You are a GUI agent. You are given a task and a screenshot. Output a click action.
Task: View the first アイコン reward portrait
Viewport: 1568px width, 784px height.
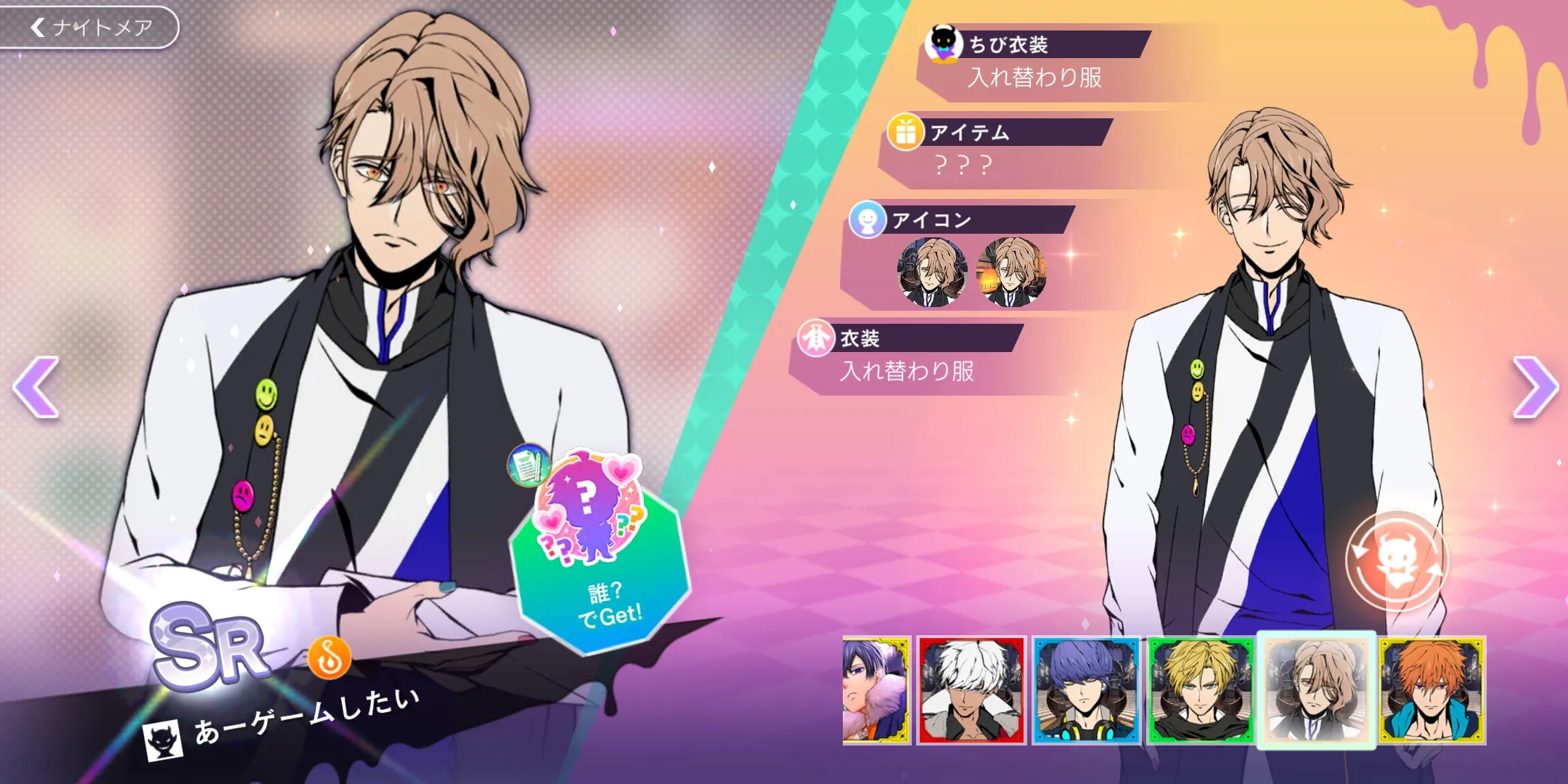932,273
